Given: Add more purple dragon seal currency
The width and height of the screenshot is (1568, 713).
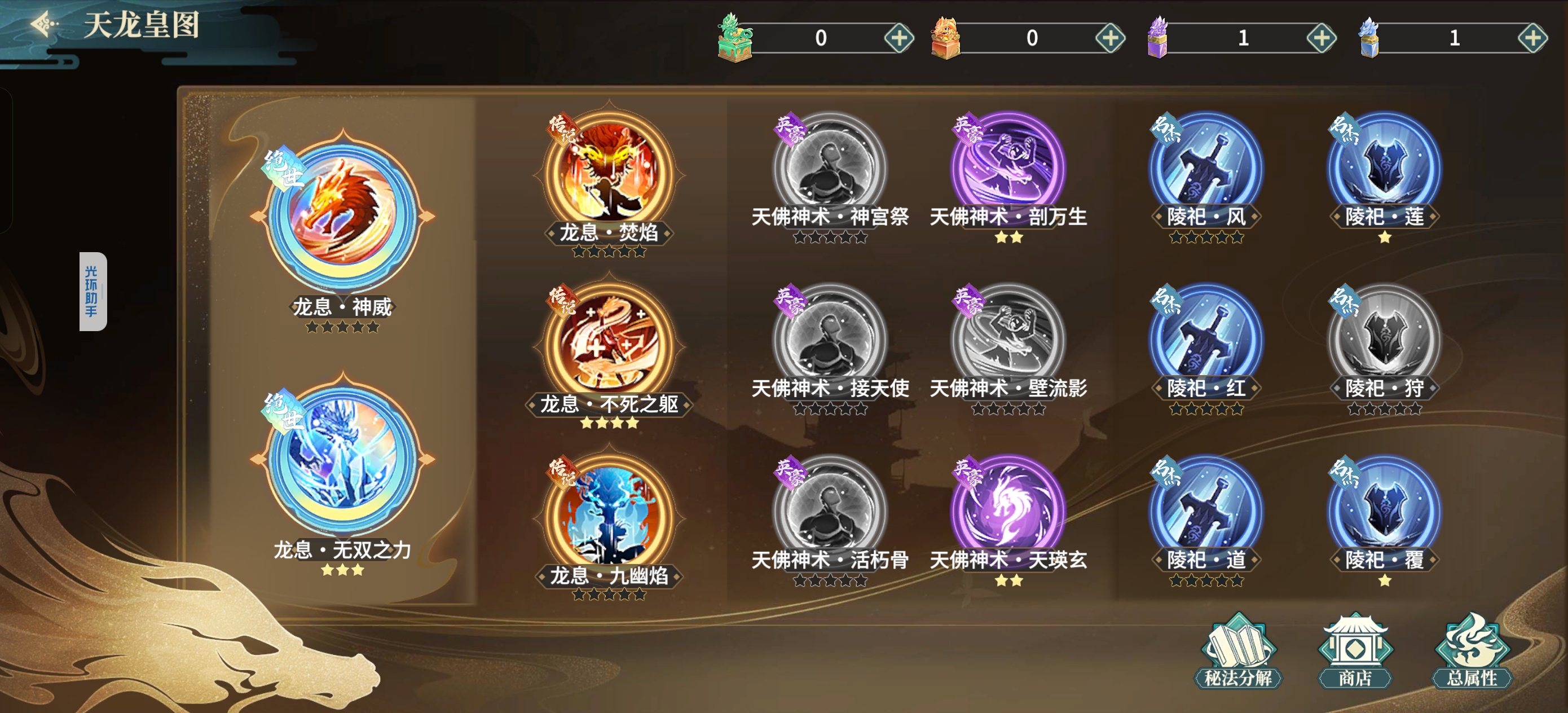Looking at the screenshot, I should tap(1321, 38).
